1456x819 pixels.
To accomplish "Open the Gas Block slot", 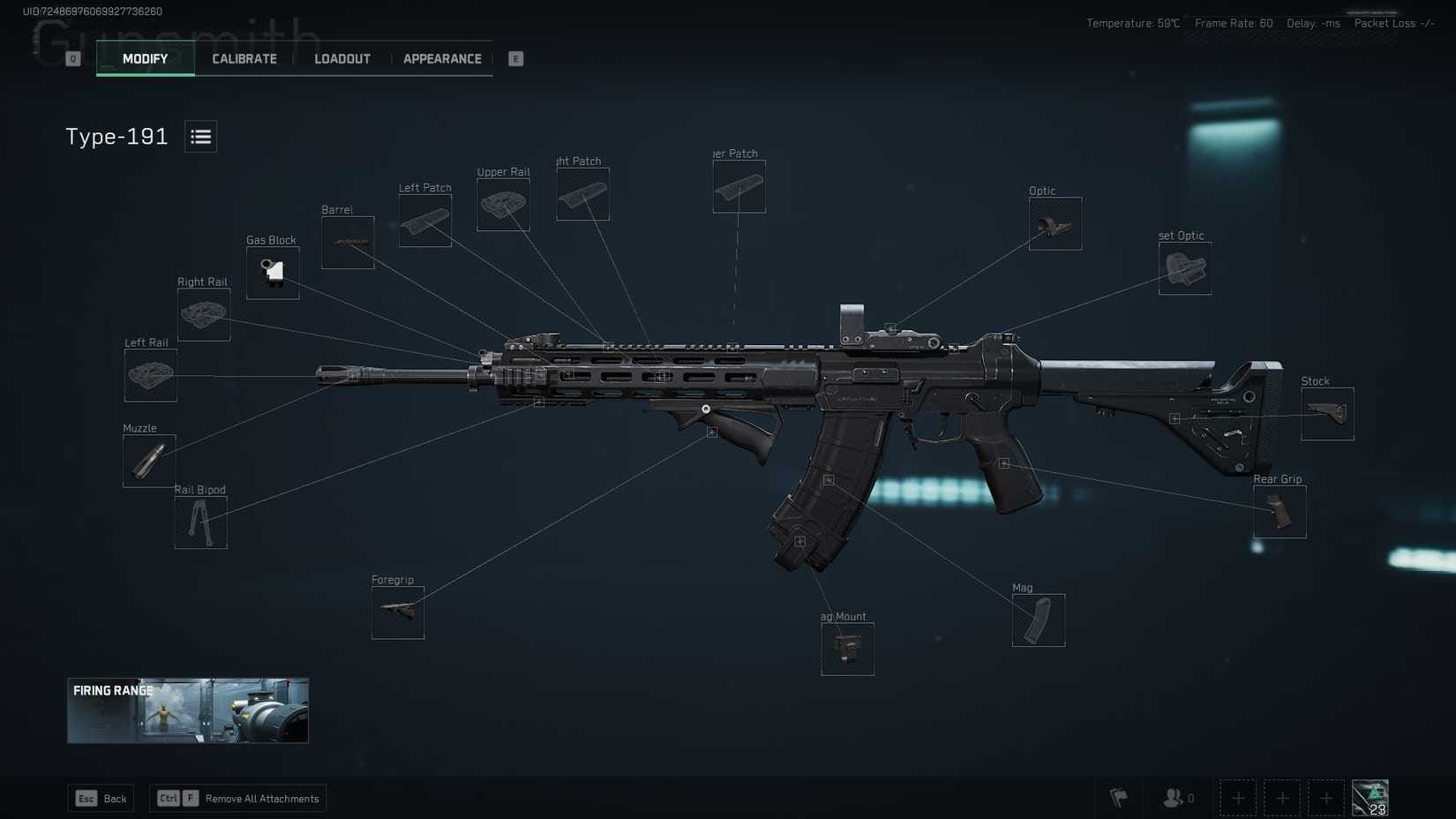I will click(273, 273).
